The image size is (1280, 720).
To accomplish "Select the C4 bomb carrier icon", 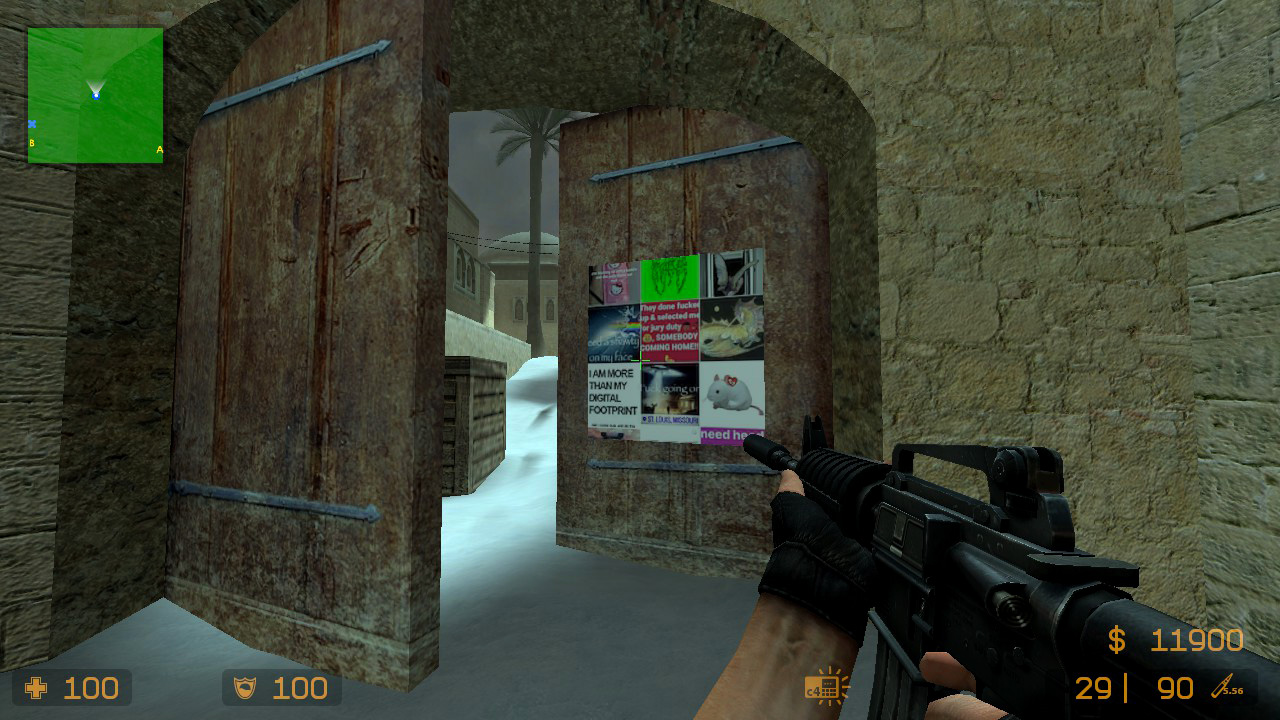I will point(824,687).
